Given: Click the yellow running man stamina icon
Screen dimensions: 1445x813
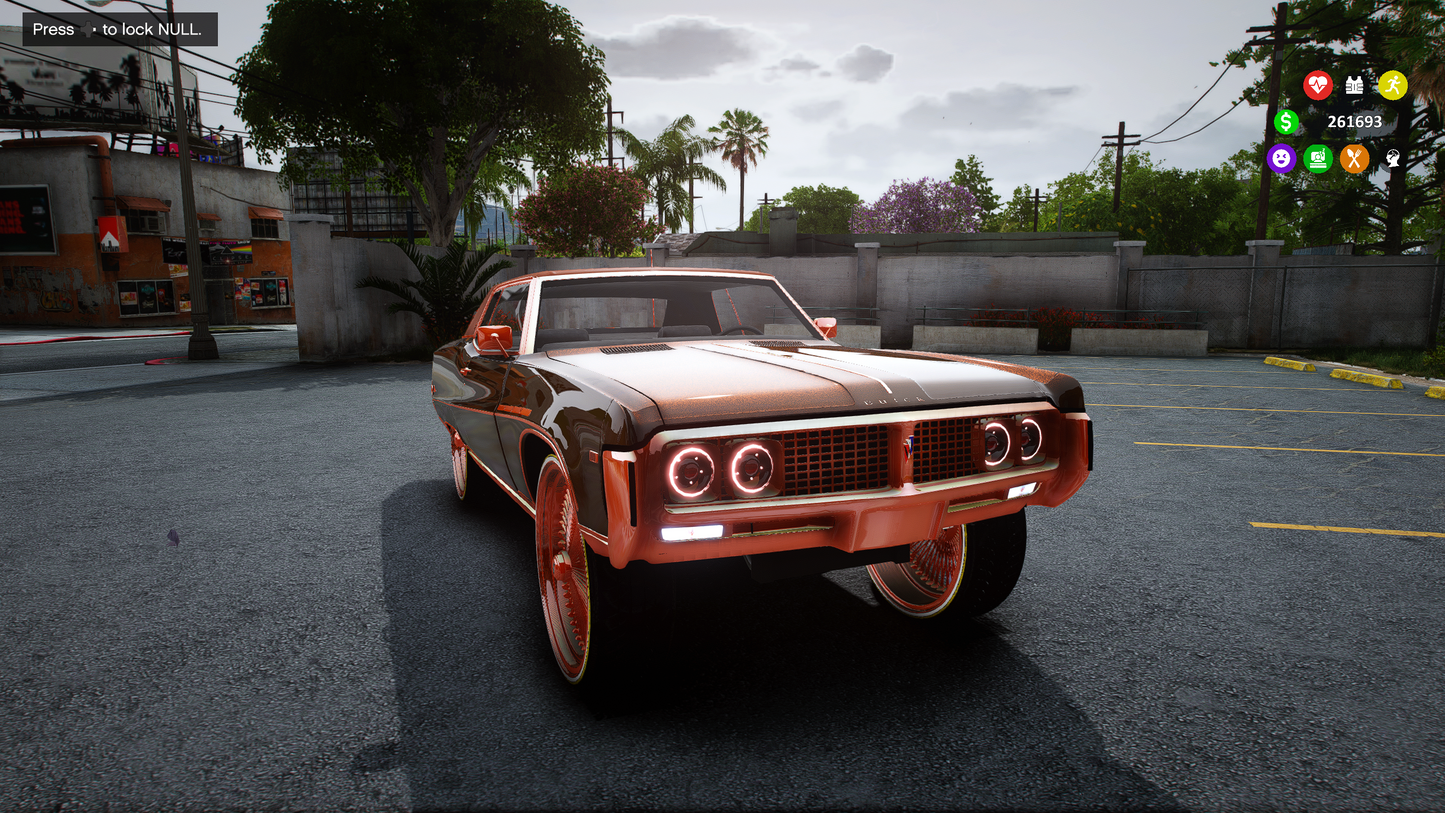Looking at the screenshot, I should tap(1392, 85).
